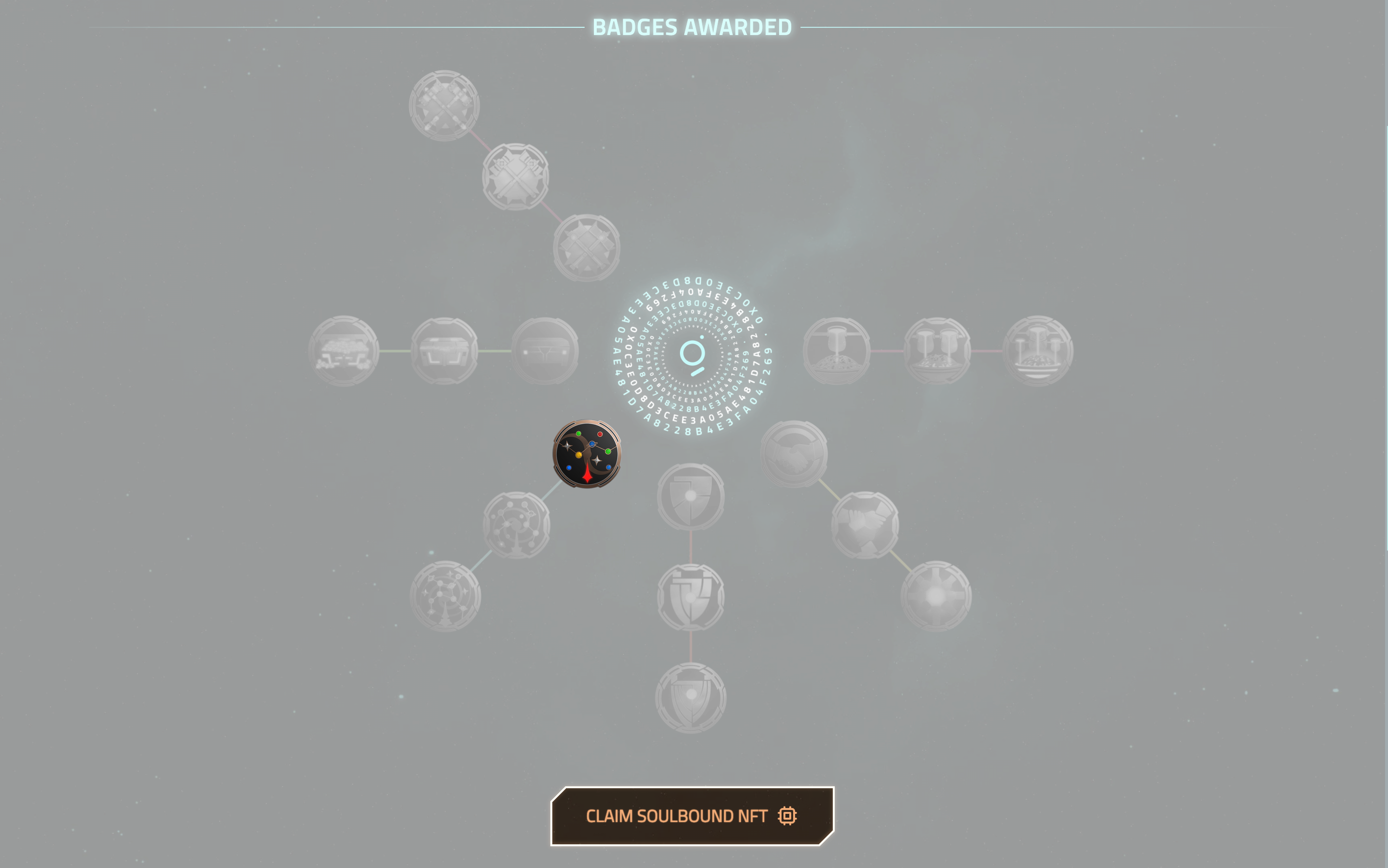The width and height of the screenshot is (1388, 868).
Task: Claim the Soulbound NFT
Action: pyautogui.click(x=692, y=816)
